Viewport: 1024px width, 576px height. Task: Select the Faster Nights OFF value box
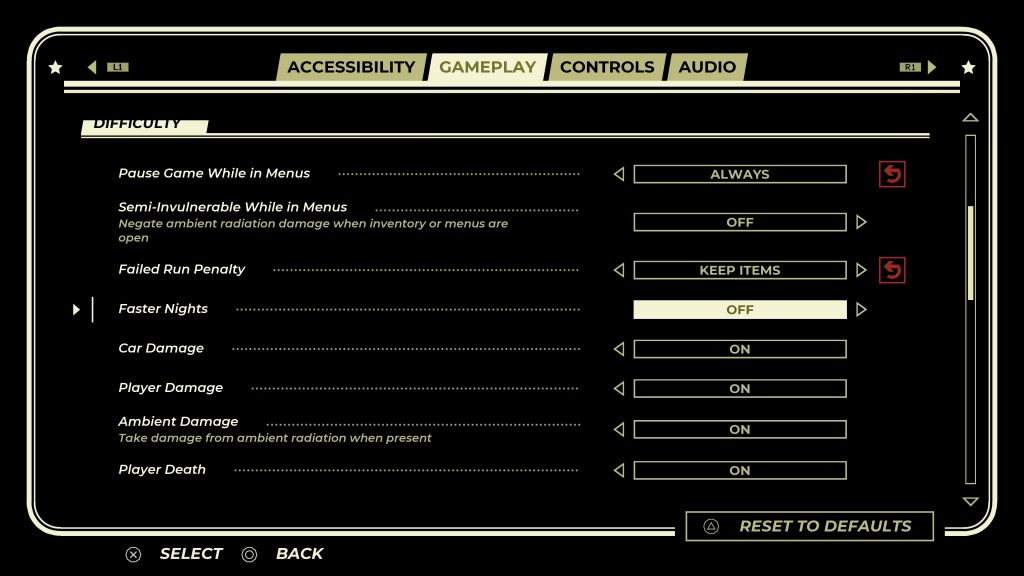click(740, 310)
